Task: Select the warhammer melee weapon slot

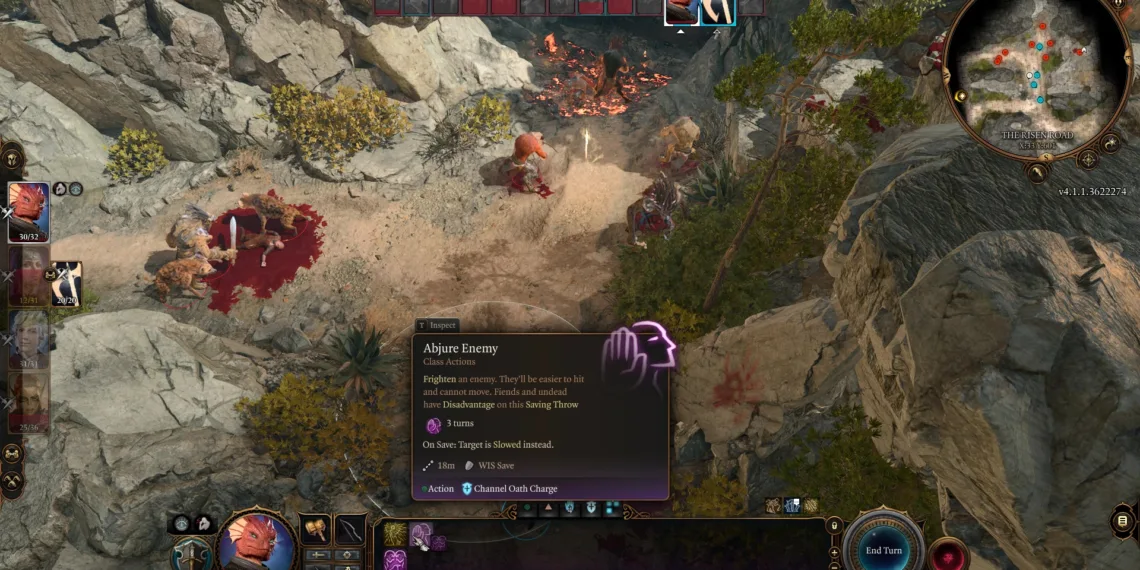Action: [317, 528]
